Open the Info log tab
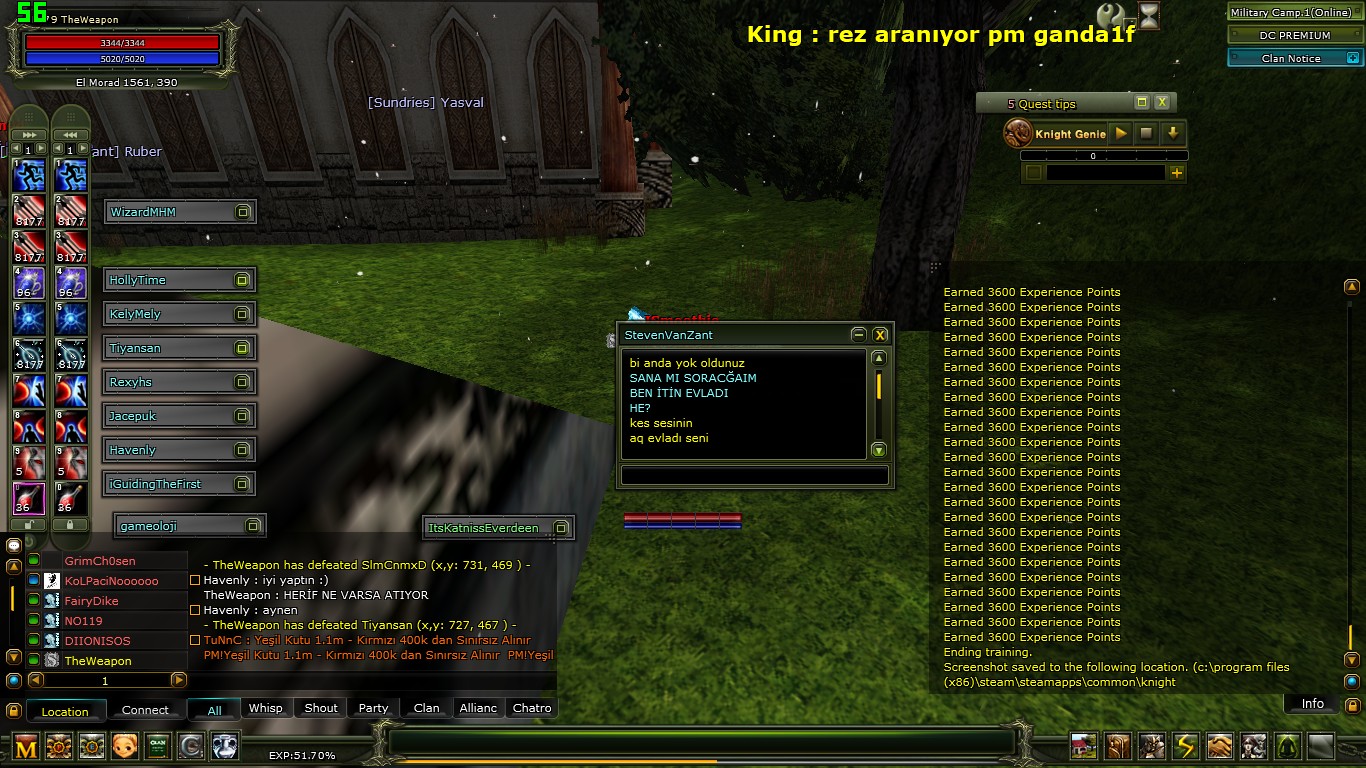This screenshot has height=768, width=1366. point(1312,704)
